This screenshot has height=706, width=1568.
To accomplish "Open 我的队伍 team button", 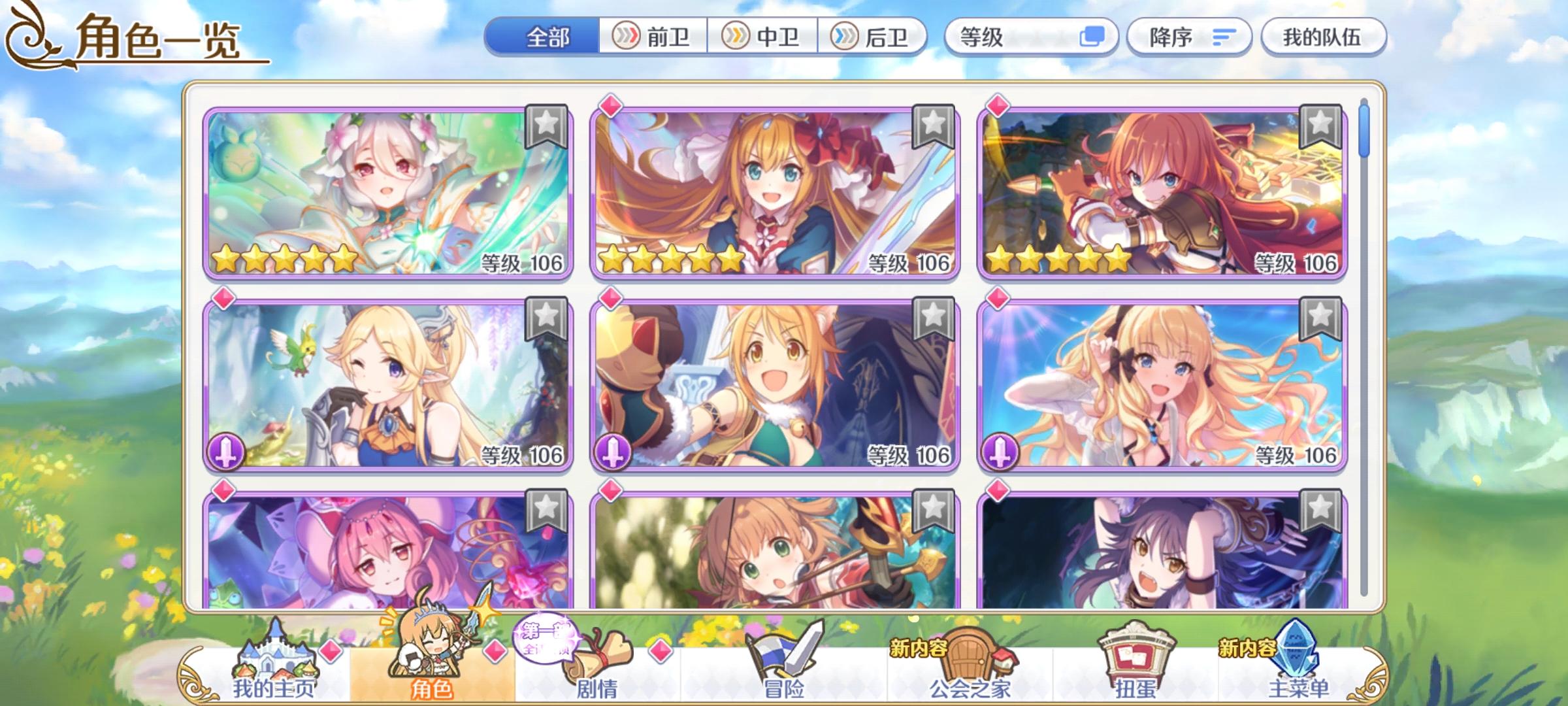I will [1323, 37].
